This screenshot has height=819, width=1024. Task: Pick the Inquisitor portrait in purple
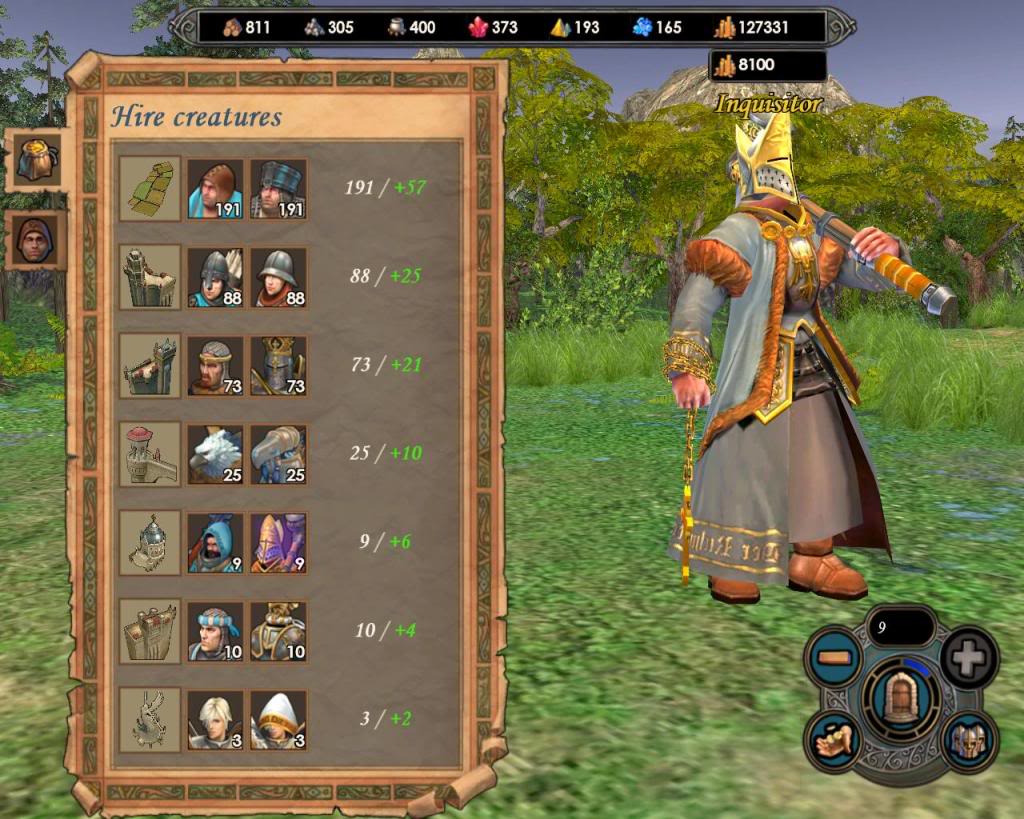278,542
